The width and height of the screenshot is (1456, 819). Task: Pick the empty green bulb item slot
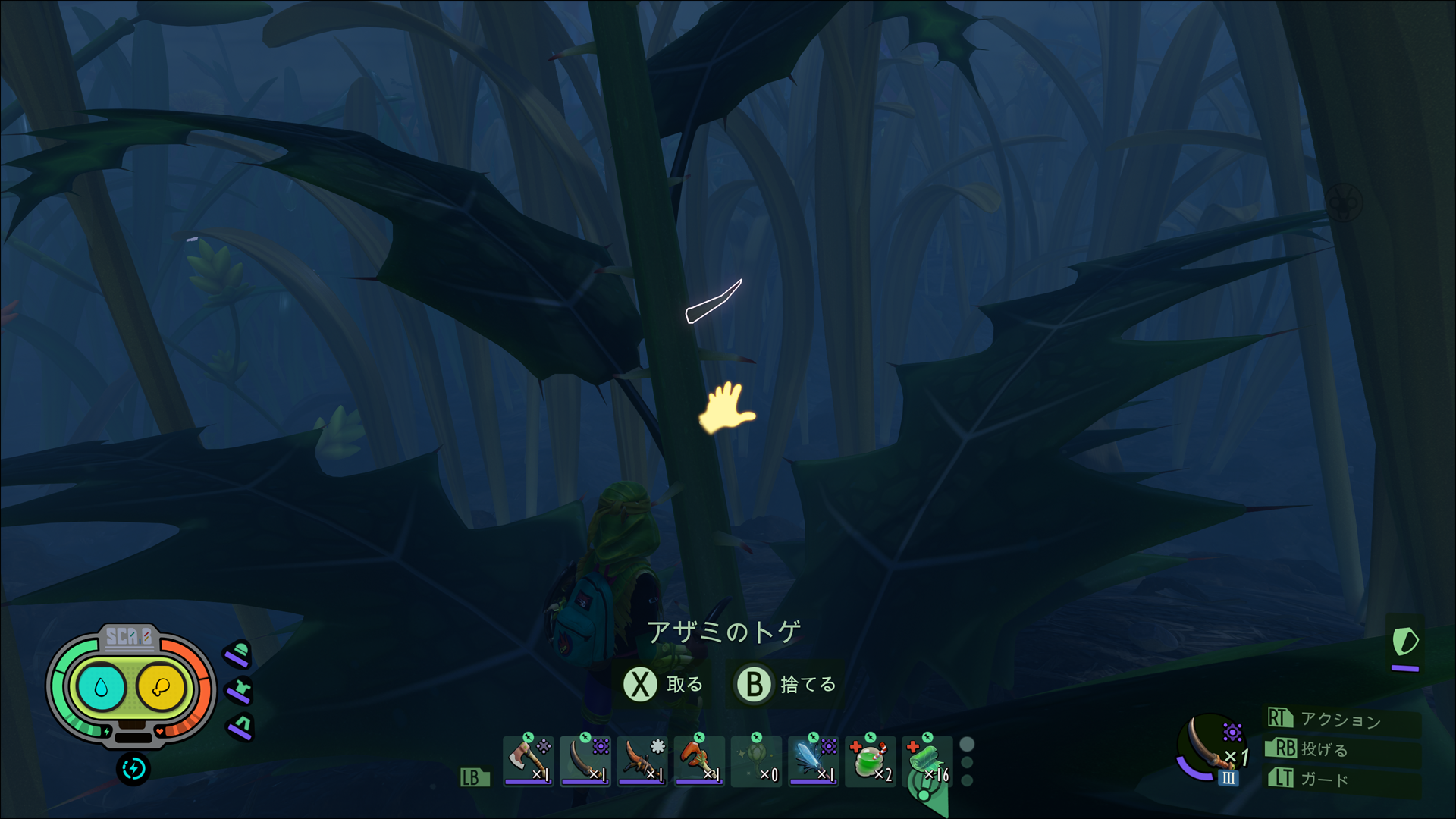[x=756, y=760]
